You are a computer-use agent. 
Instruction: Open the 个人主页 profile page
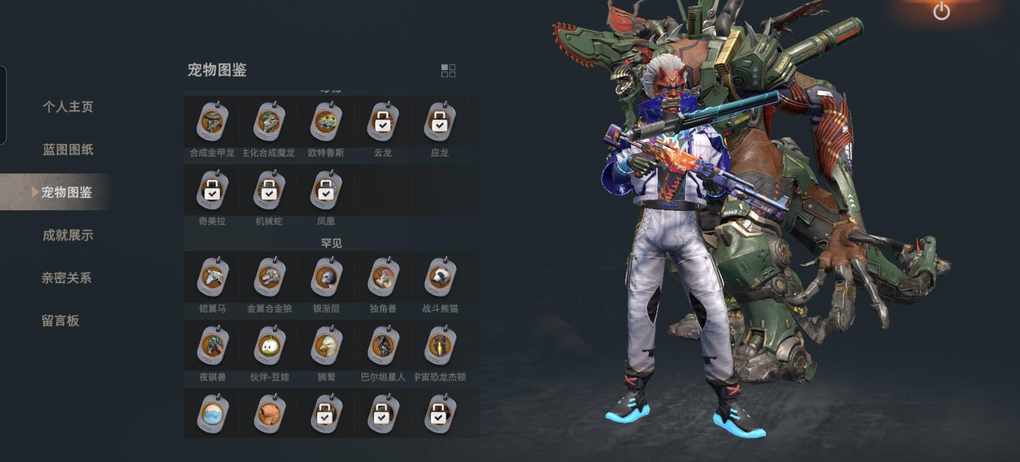(67, 106)
